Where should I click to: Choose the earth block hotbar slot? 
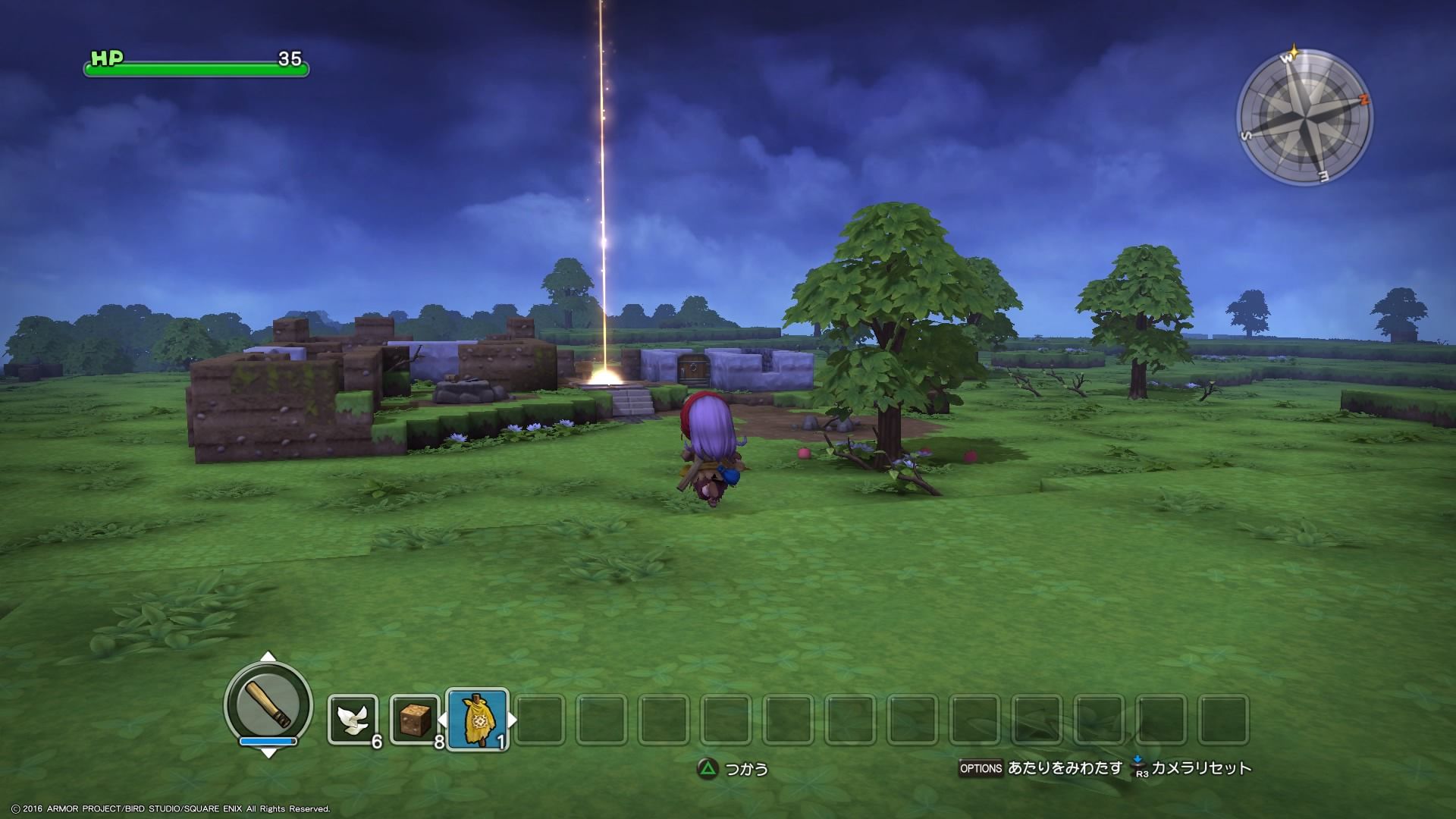coord(415,720)
